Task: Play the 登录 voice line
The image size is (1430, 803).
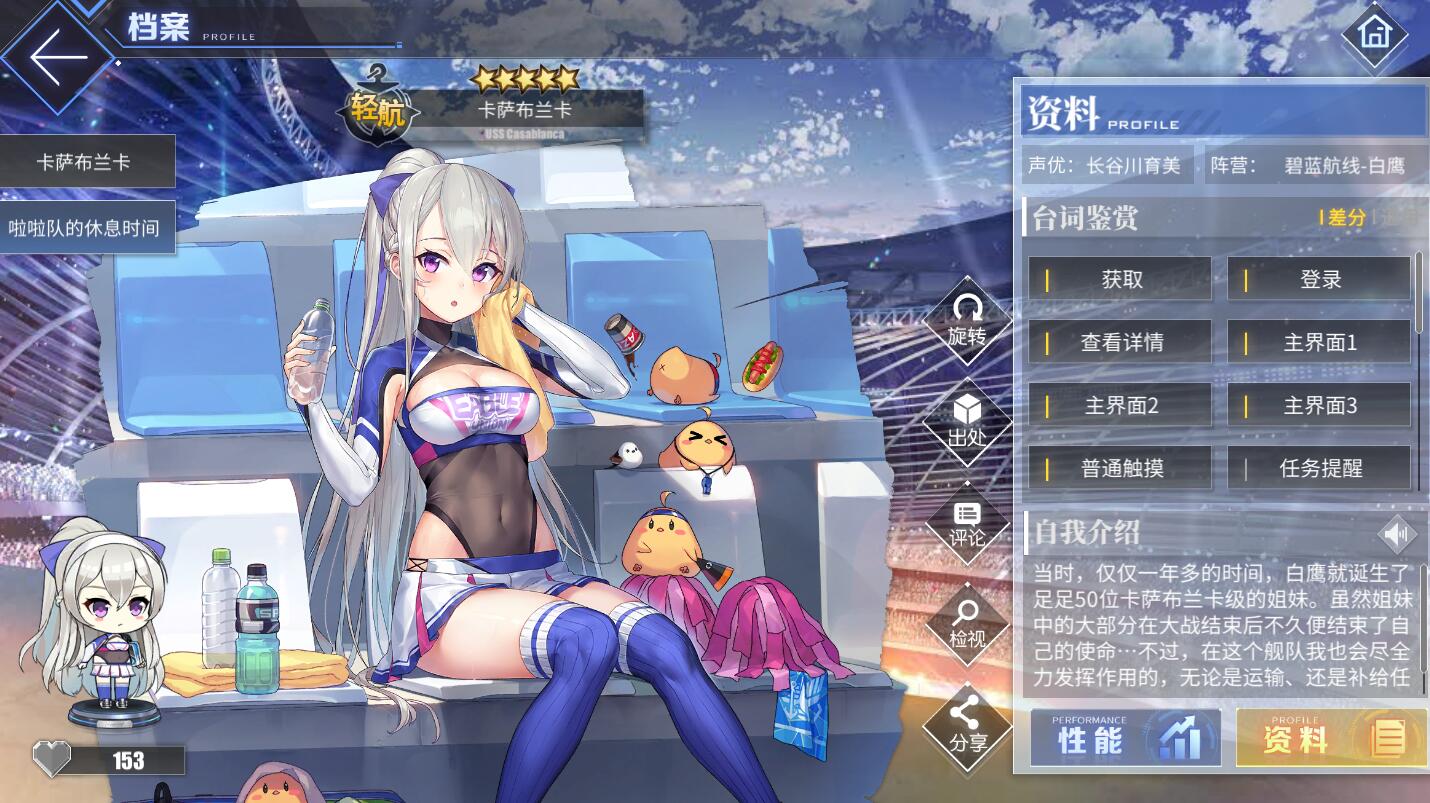Action: (1319, 280)
